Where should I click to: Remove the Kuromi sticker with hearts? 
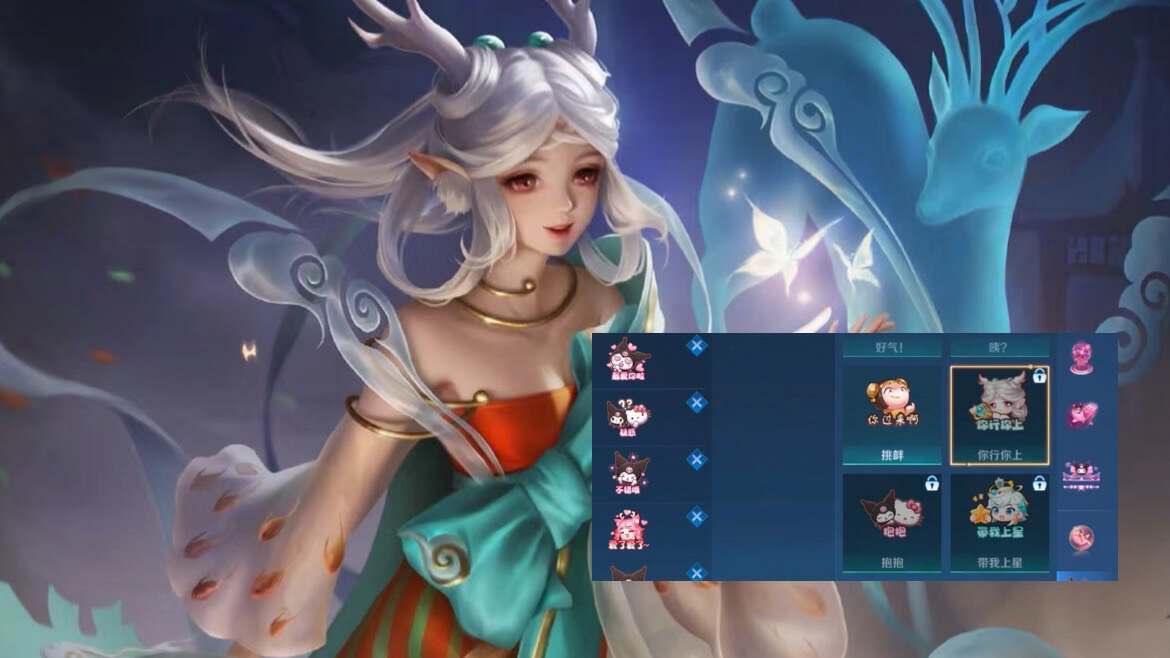pos(697,346)
